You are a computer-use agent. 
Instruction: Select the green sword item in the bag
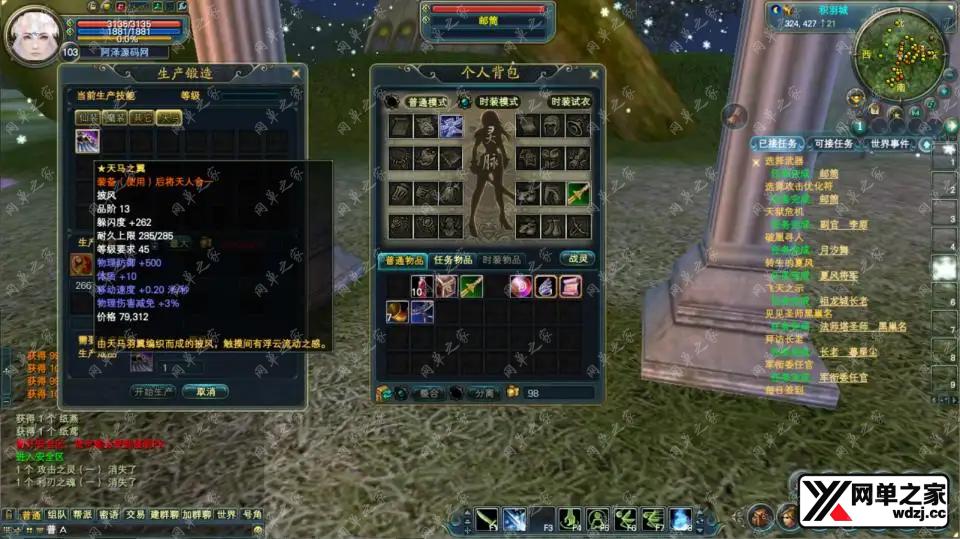[x=472, y=288]
